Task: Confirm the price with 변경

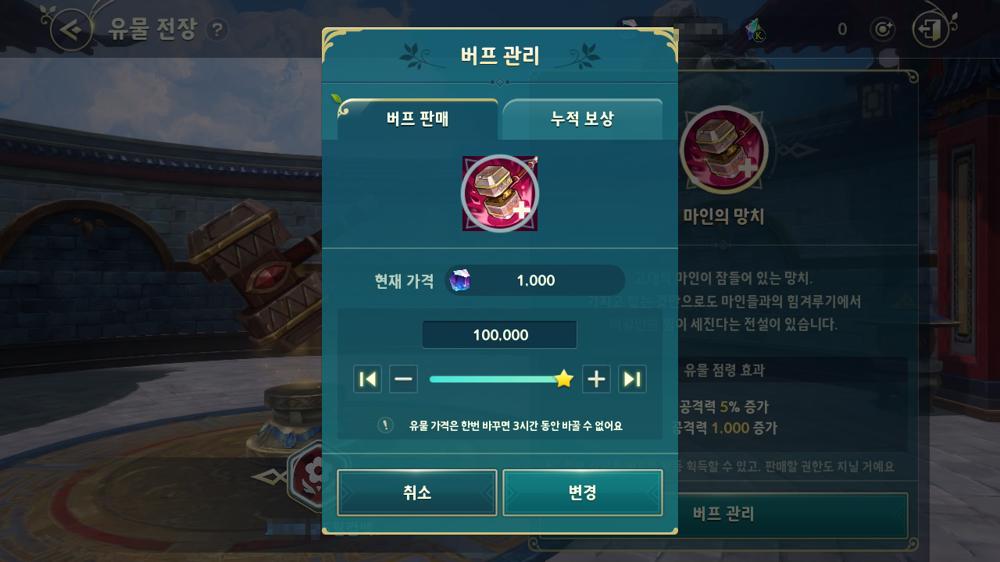Action: tap(582, 493)
